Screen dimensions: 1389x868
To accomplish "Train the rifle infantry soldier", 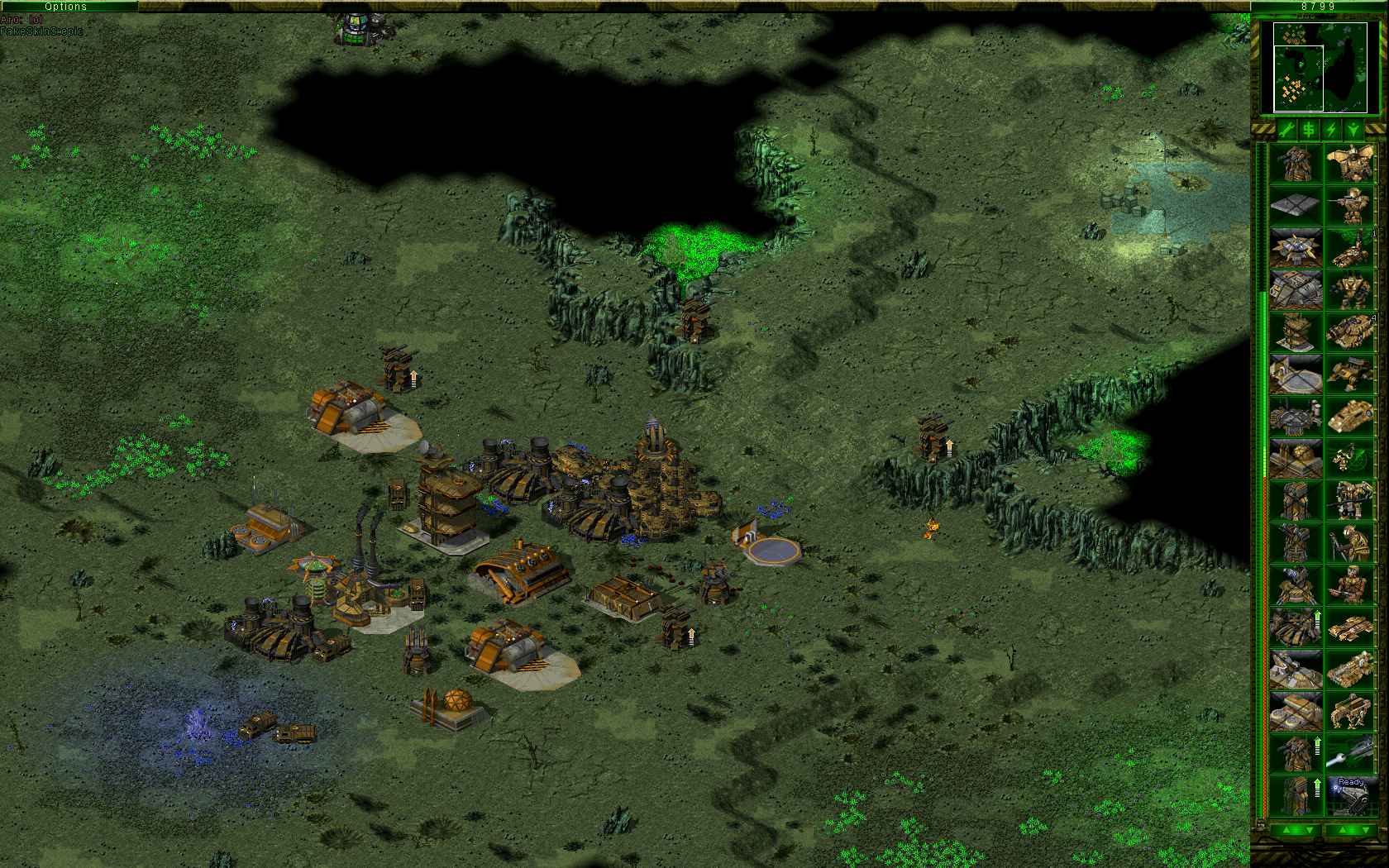I will [1351, 205].
